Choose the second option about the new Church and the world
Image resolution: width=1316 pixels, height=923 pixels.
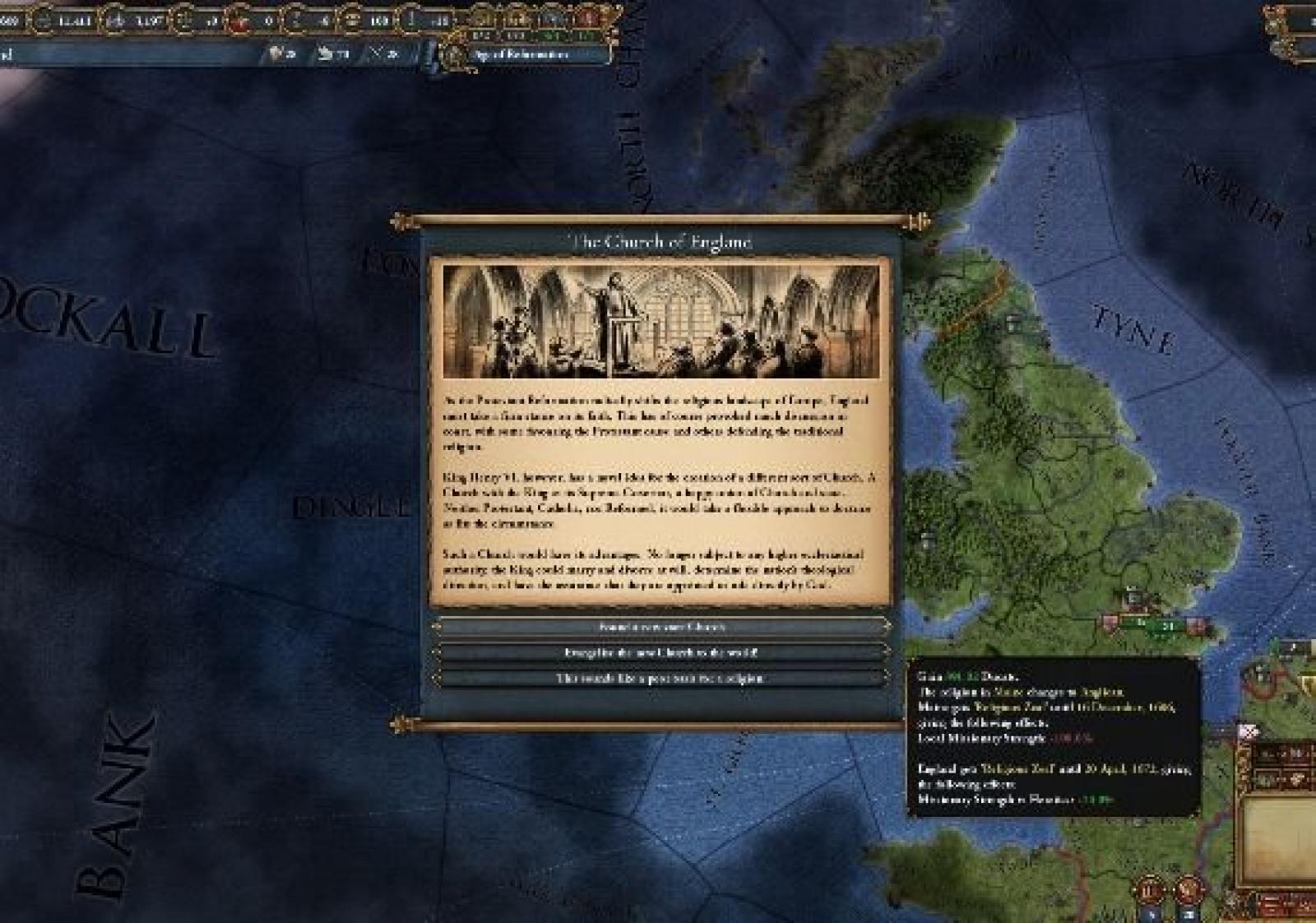pos(661,652)
